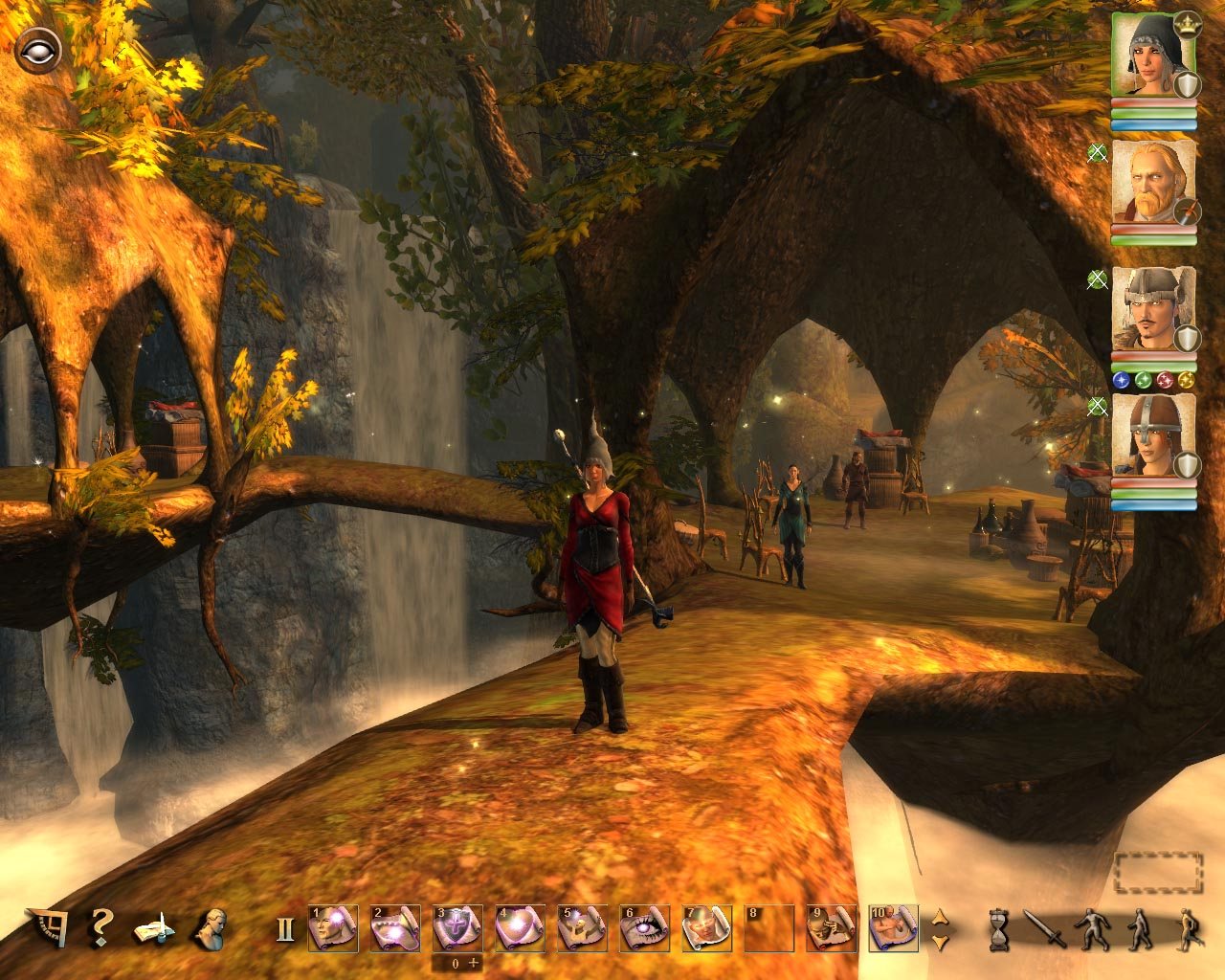Toggle the quickbar set II button
1225x980 pixels.
coord(285,930)
